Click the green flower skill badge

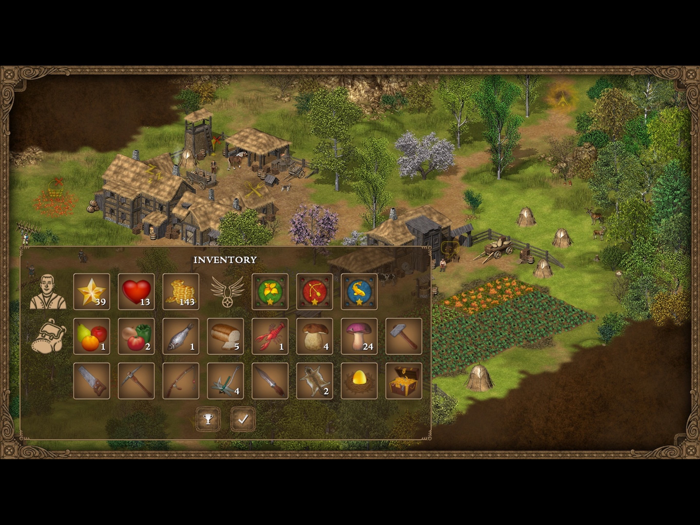pos(270,292)
